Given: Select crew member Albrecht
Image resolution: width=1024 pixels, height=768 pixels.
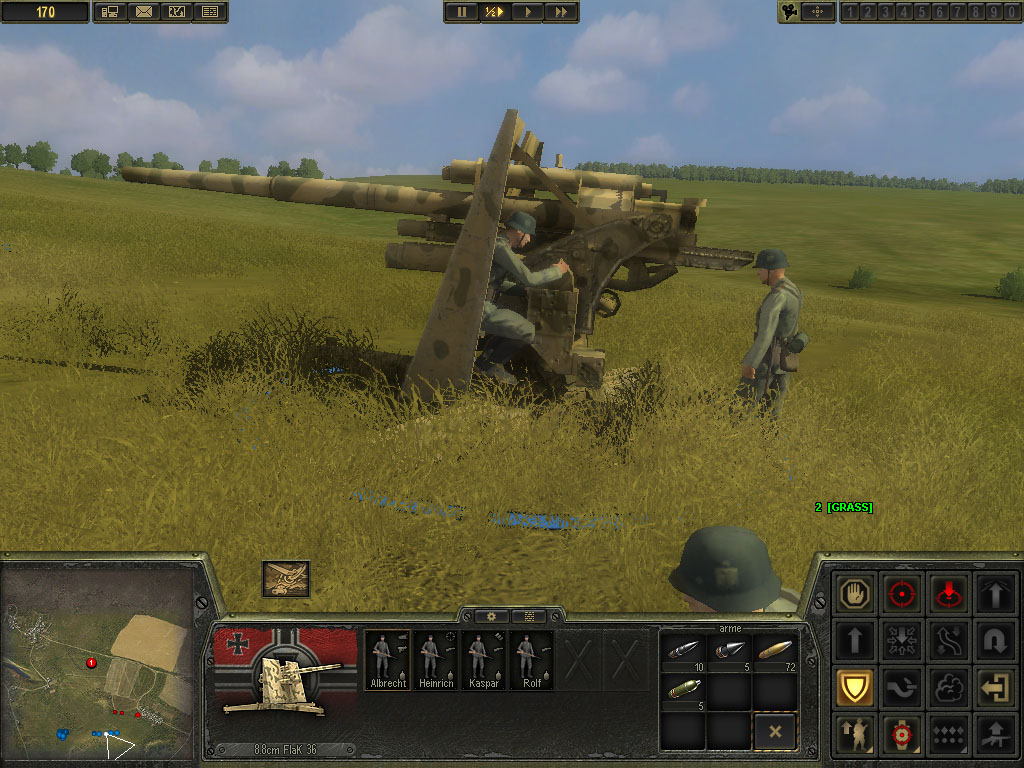Looking at the screenshot, I should pyautogui.click(x=386, y=660).
